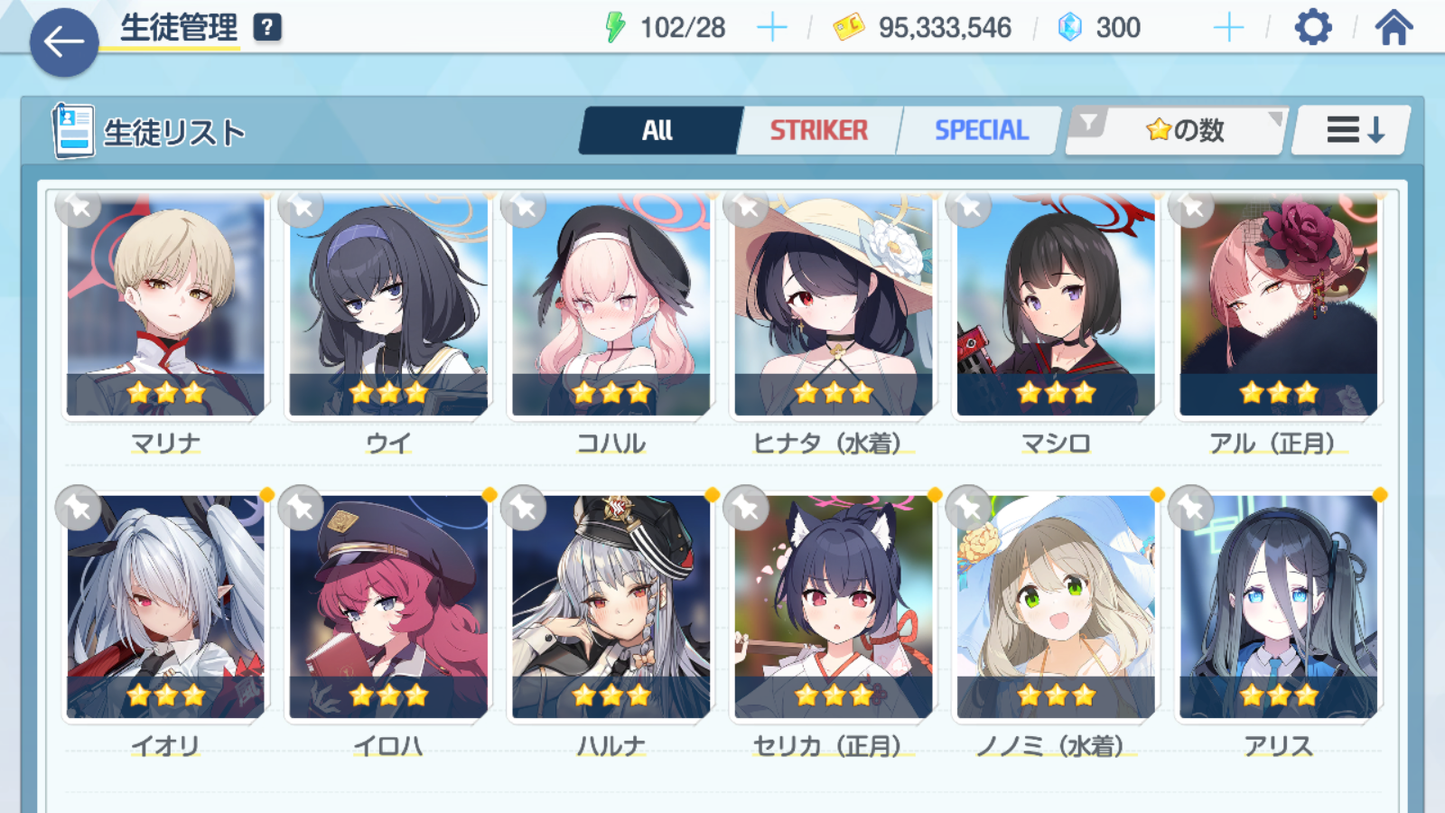Choose the ハルナ student card
Screen dimensions: 1445x813
[611, 607]
